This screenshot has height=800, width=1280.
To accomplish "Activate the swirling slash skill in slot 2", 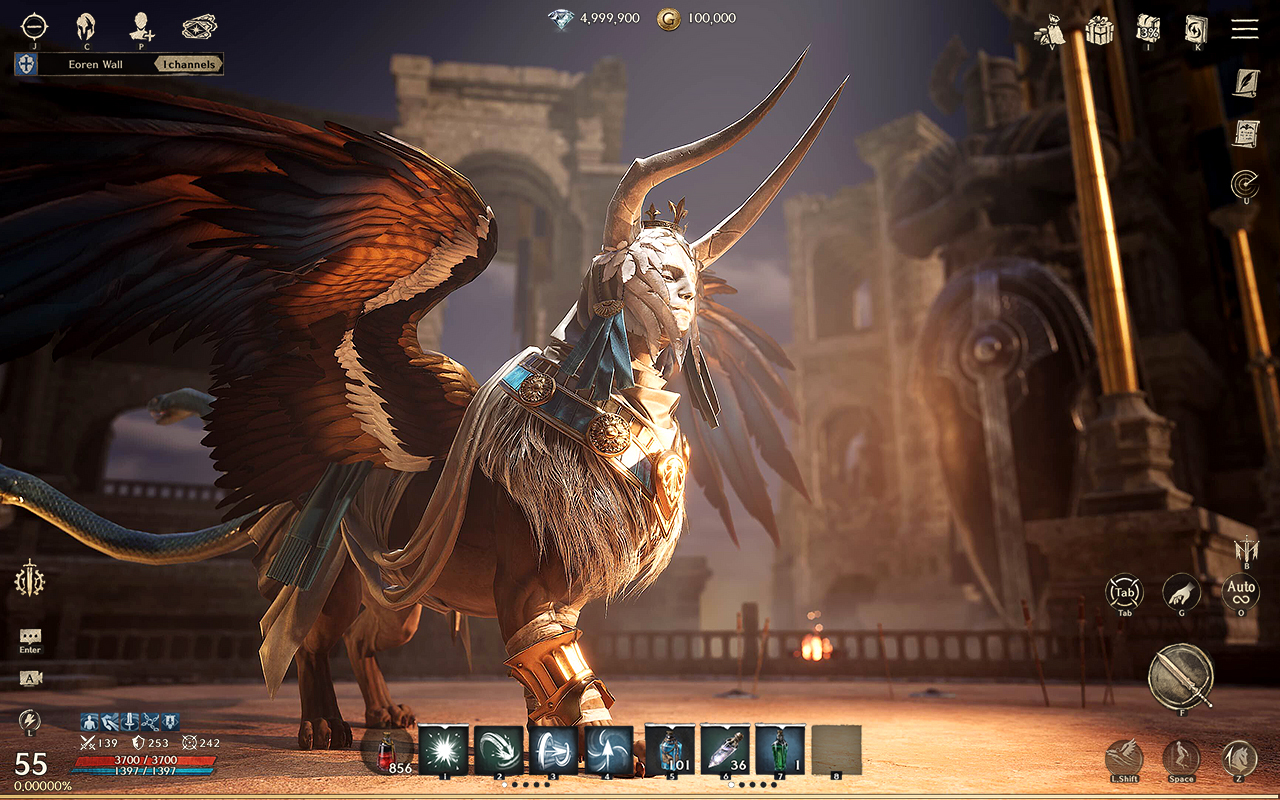I will click(498, 750).
